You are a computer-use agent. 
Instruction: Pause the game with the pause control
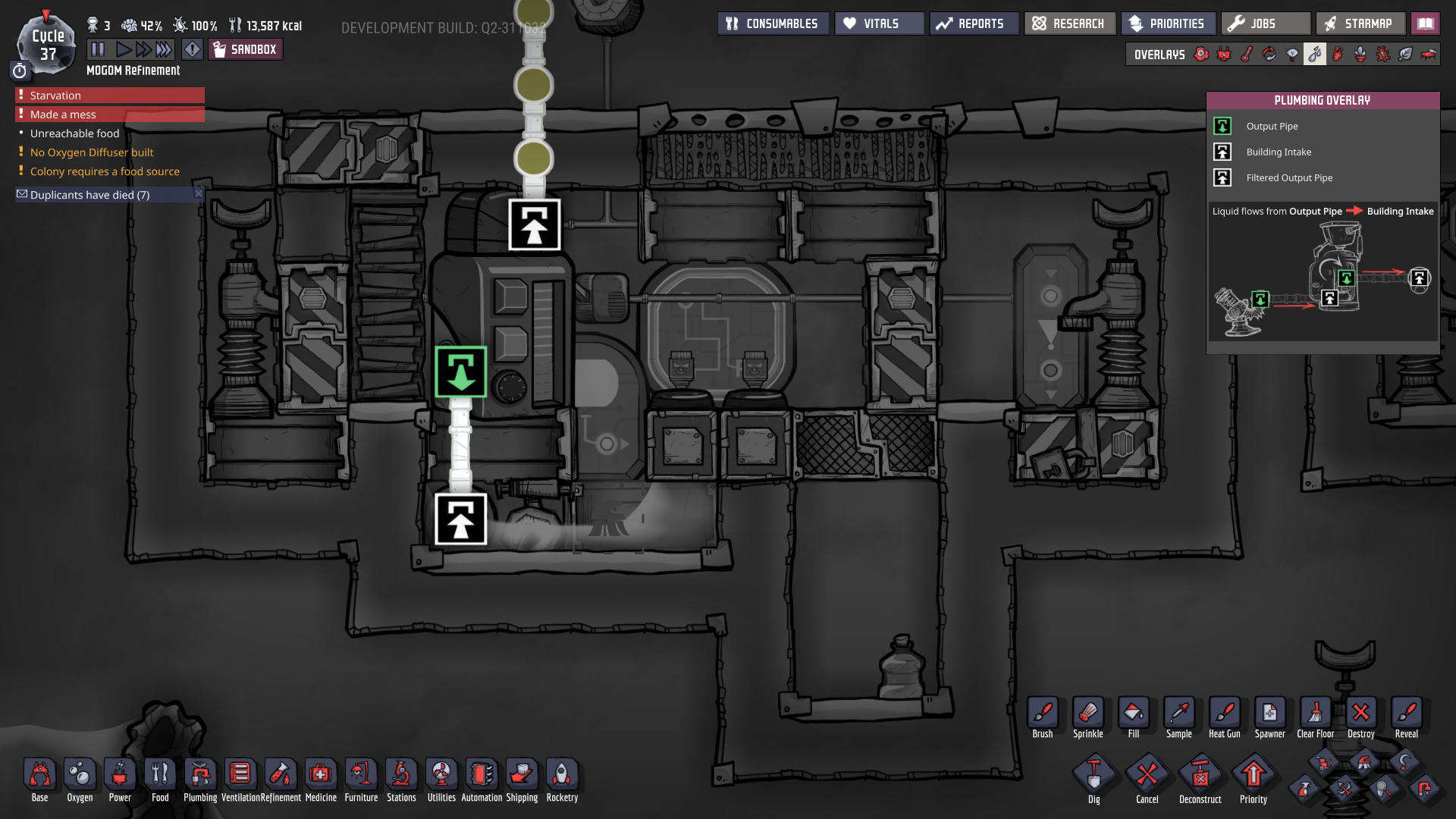[99, 49]
